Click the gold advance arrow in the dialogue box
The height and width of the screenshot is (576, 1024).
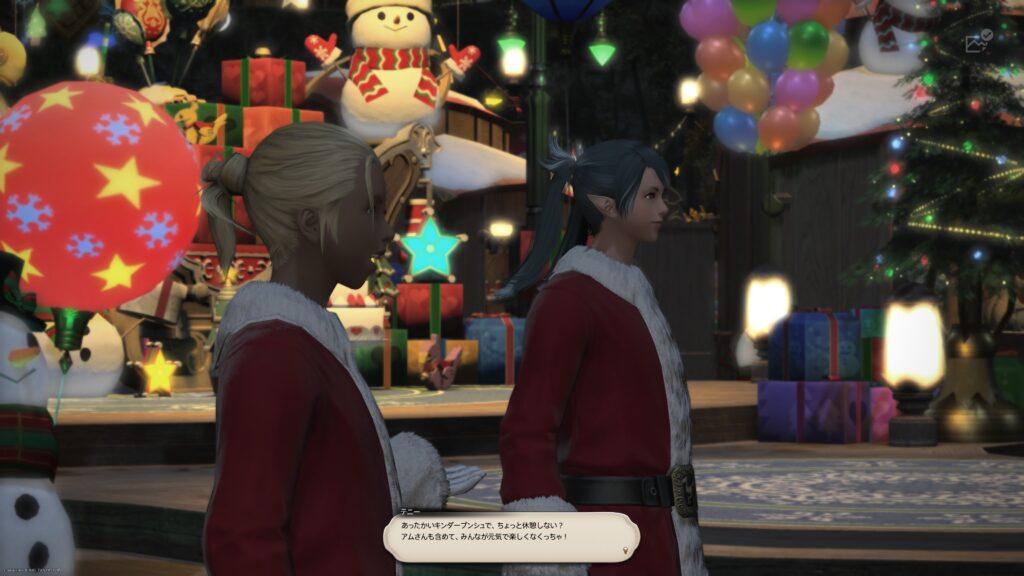coord(628,549)
